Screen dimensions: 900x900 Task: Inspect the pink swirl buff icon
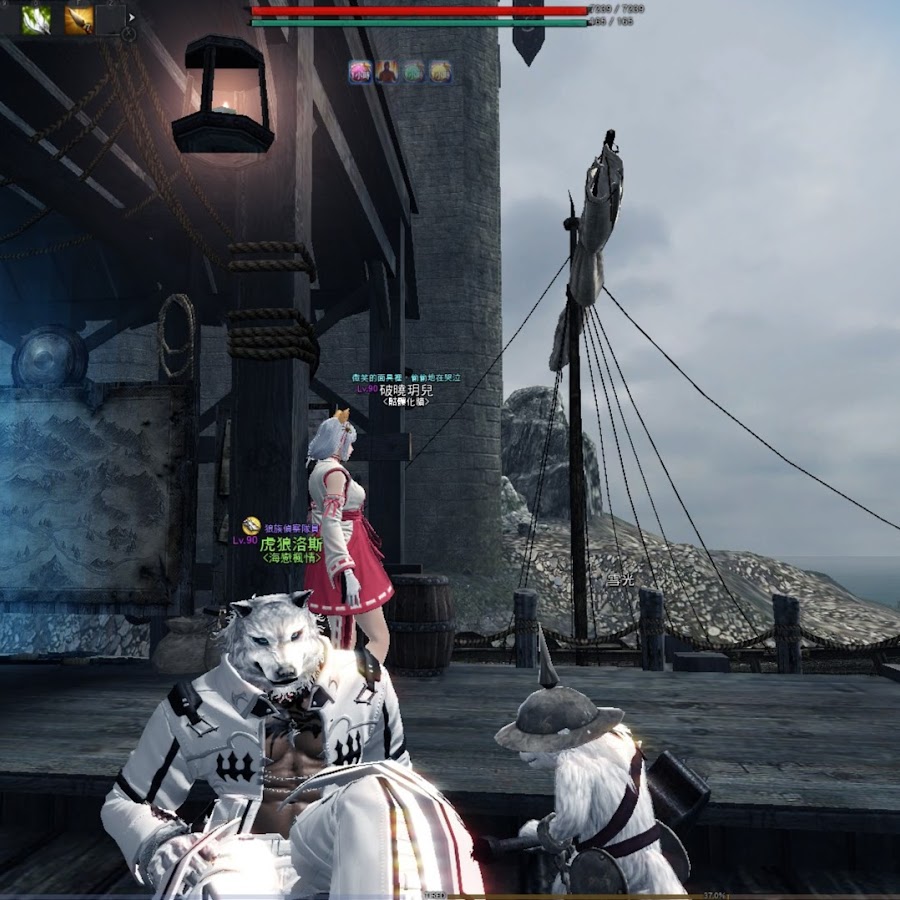pos(360,72)
